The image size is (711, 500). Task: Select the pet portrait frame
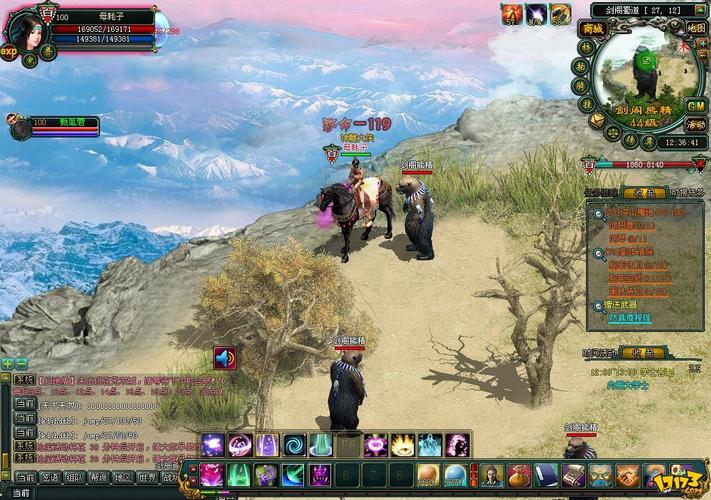pyautogui.click(x=21, y=127)
